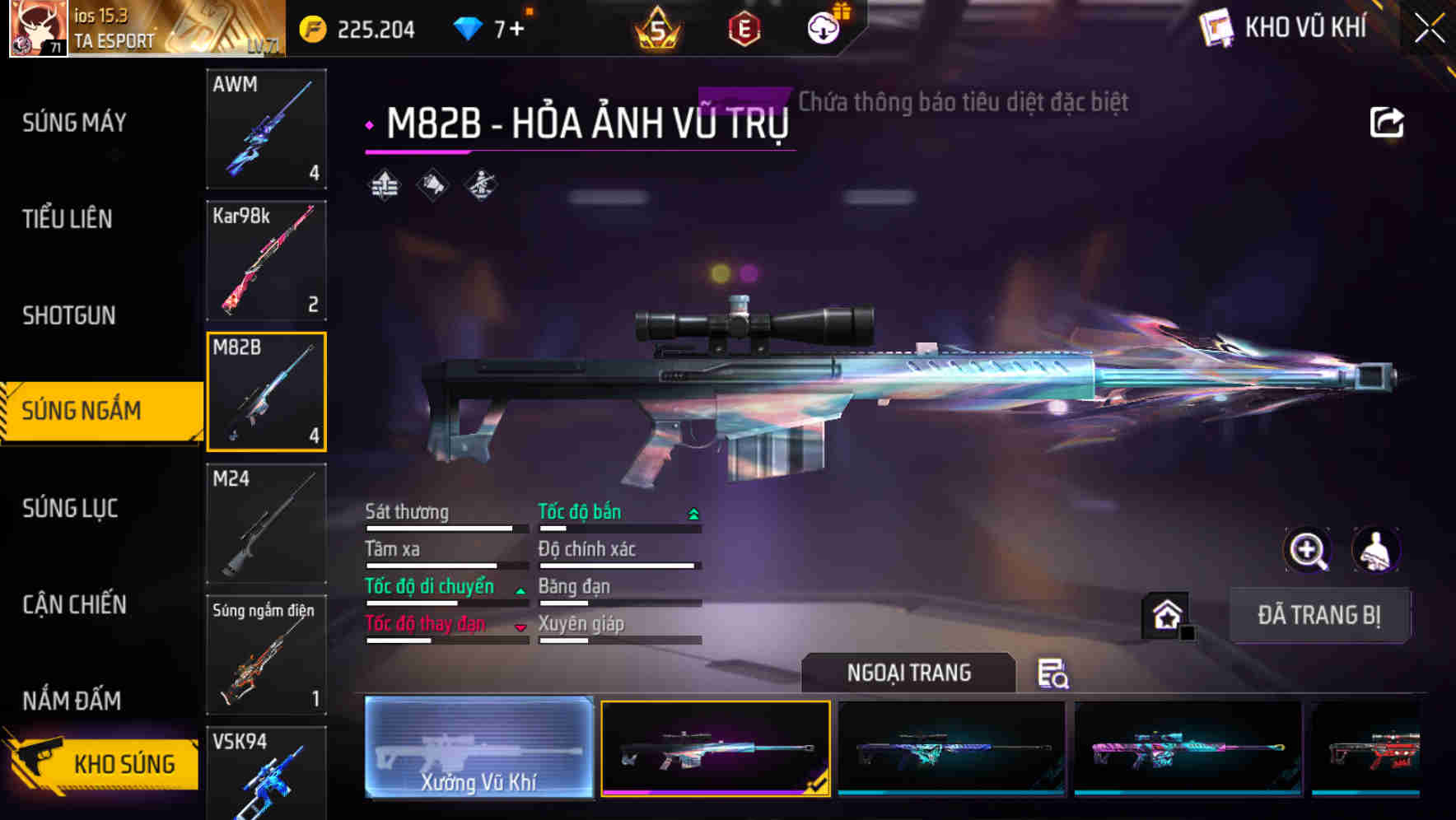Click the Đã Trang Bị button

(x=1319, y=615)
